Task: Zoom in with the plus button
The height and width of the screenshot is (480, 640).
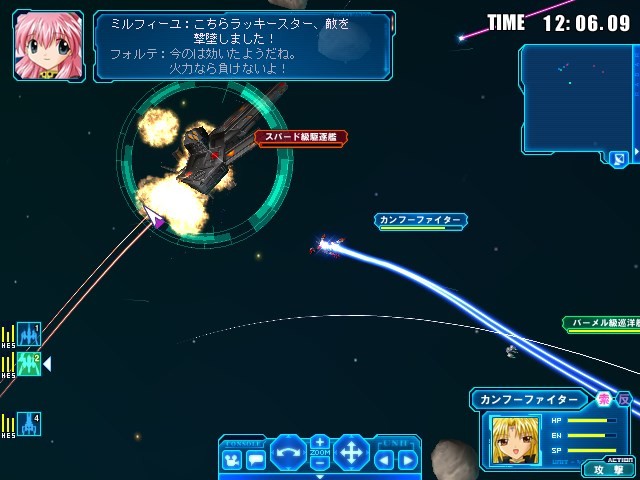Action: click(x=319, y=441)
